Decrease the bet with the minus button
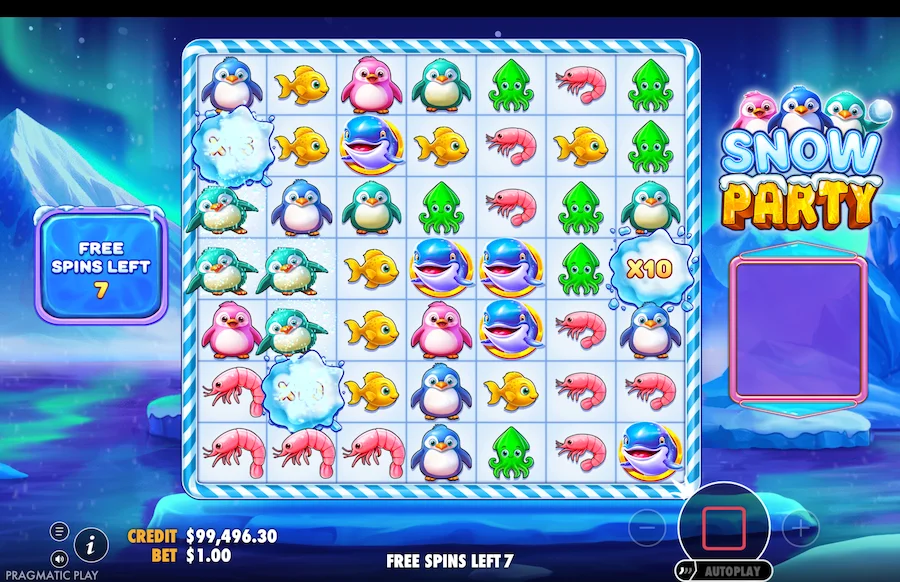The width and height of the screenshot is (900, 582). (647, 527)
